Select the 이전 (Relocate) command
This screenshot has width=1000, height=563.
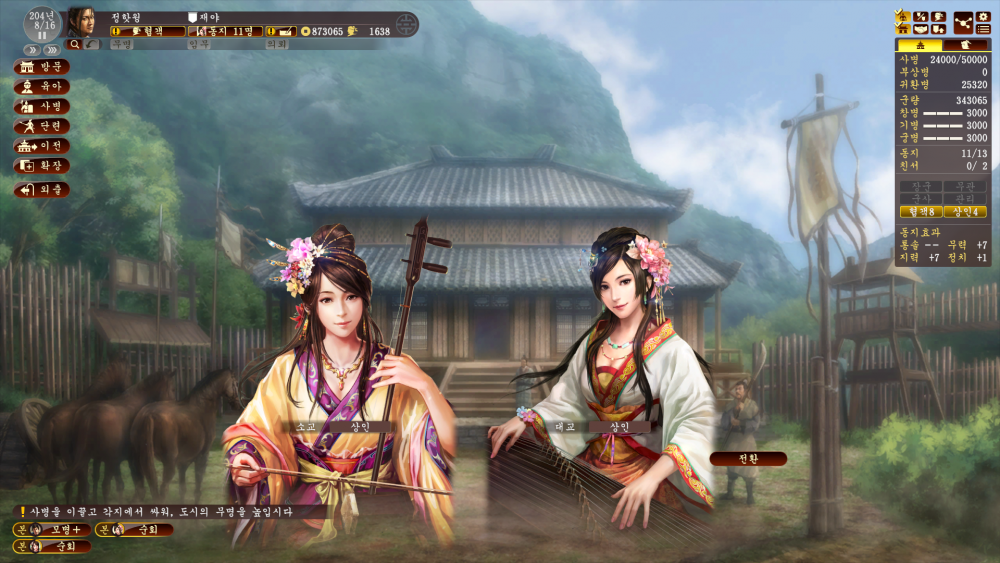point(42,146)
